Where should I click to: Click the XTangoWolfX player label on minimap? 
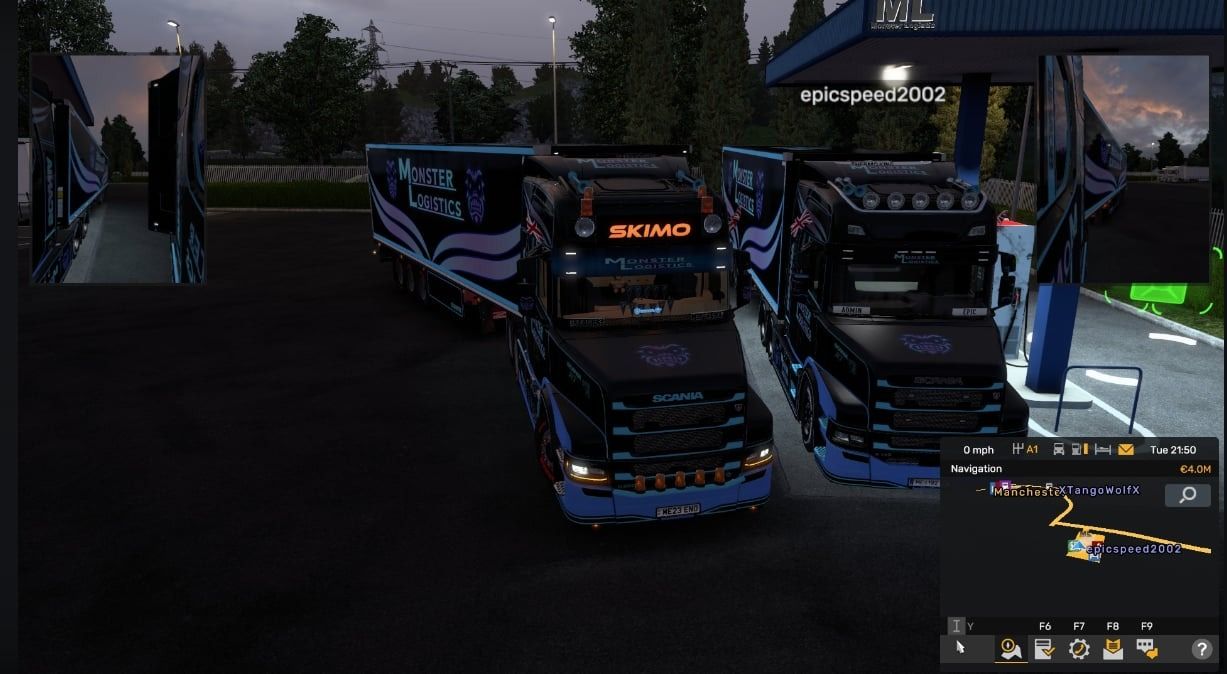pyautogui.click(x=1098, y=490)
